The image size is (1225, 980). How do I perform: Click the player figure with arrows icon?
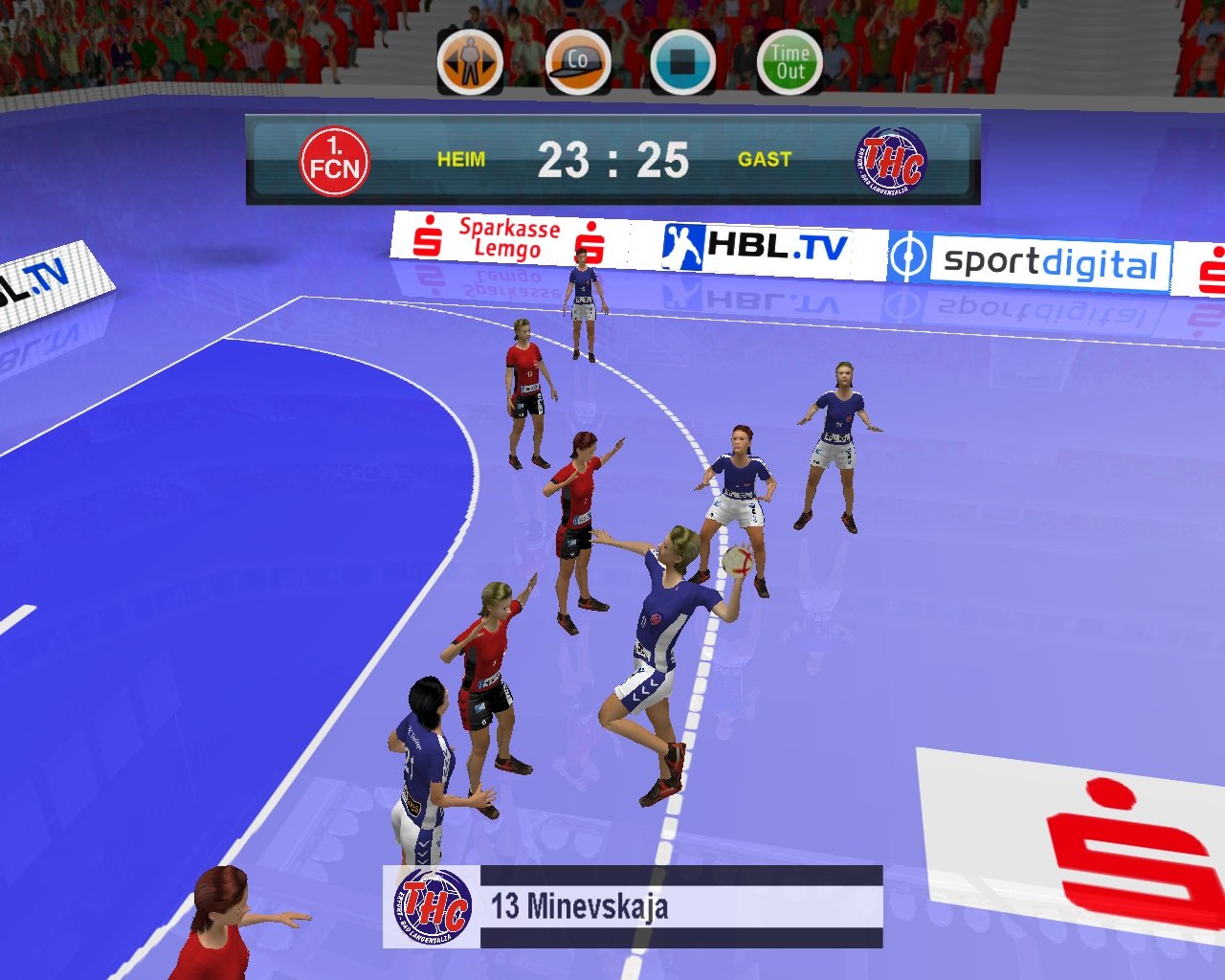coord(470,63)
